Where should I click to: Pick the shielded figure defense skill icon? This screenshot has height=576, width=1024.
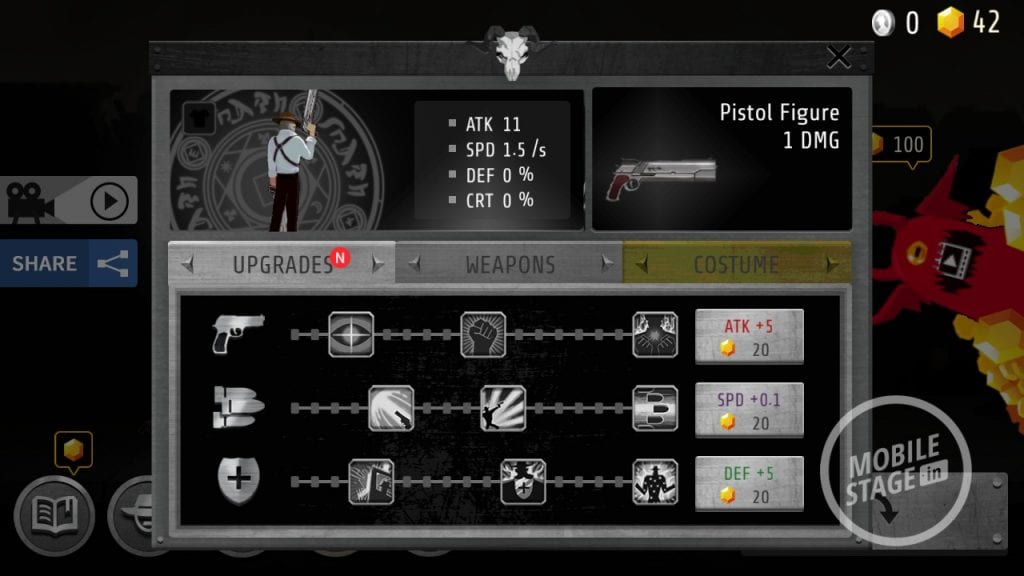(x=523, y=482)
